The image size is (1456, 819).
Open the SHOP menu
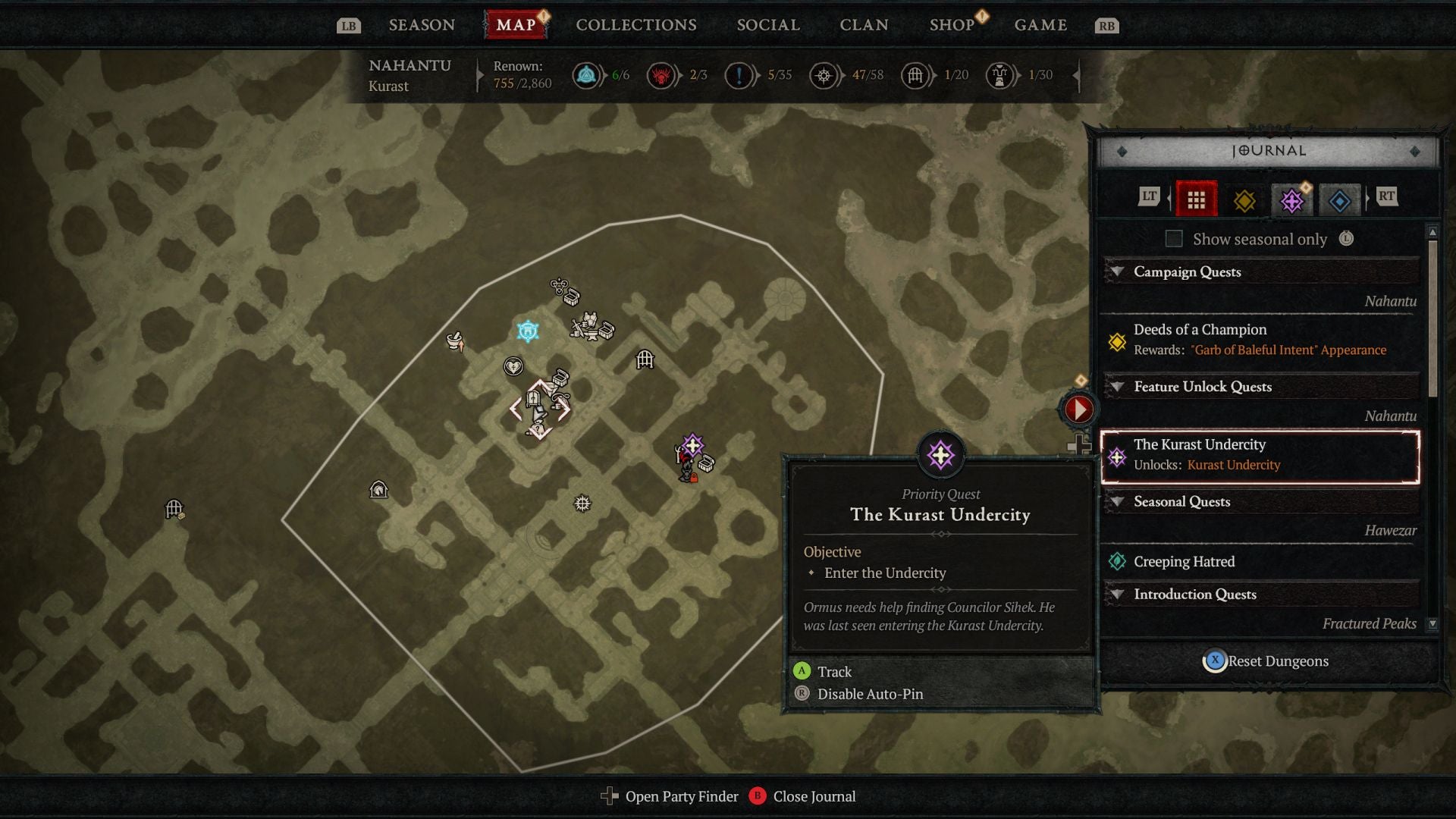[952, 24]
